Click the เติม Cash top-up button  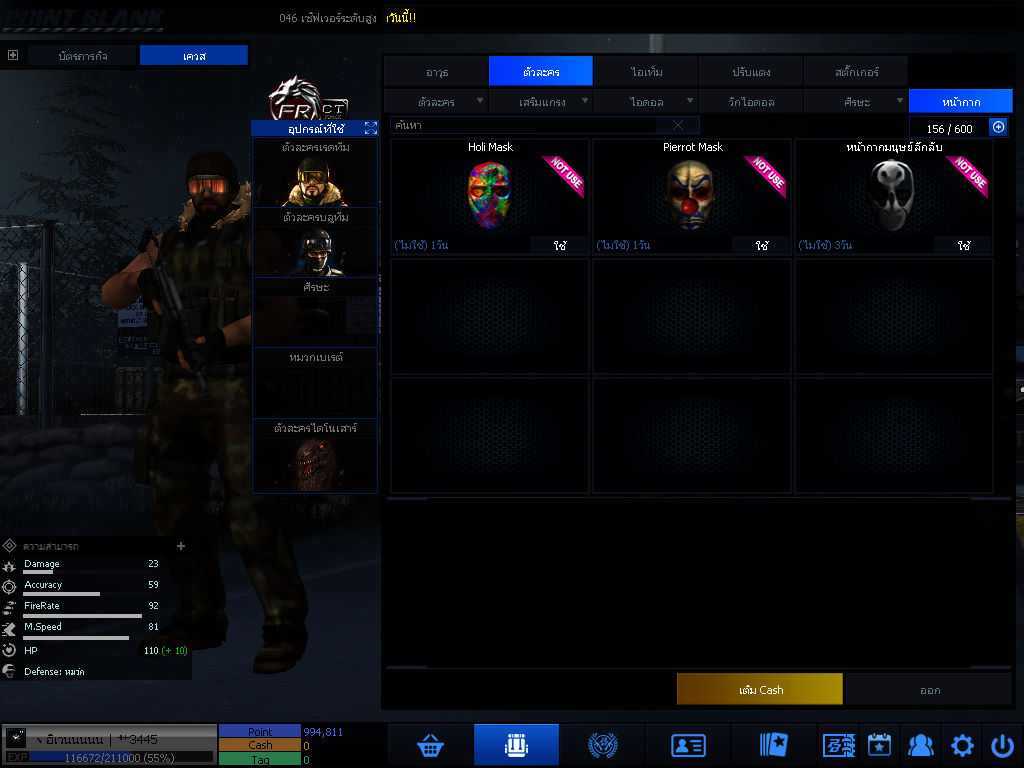coord(760,689)
